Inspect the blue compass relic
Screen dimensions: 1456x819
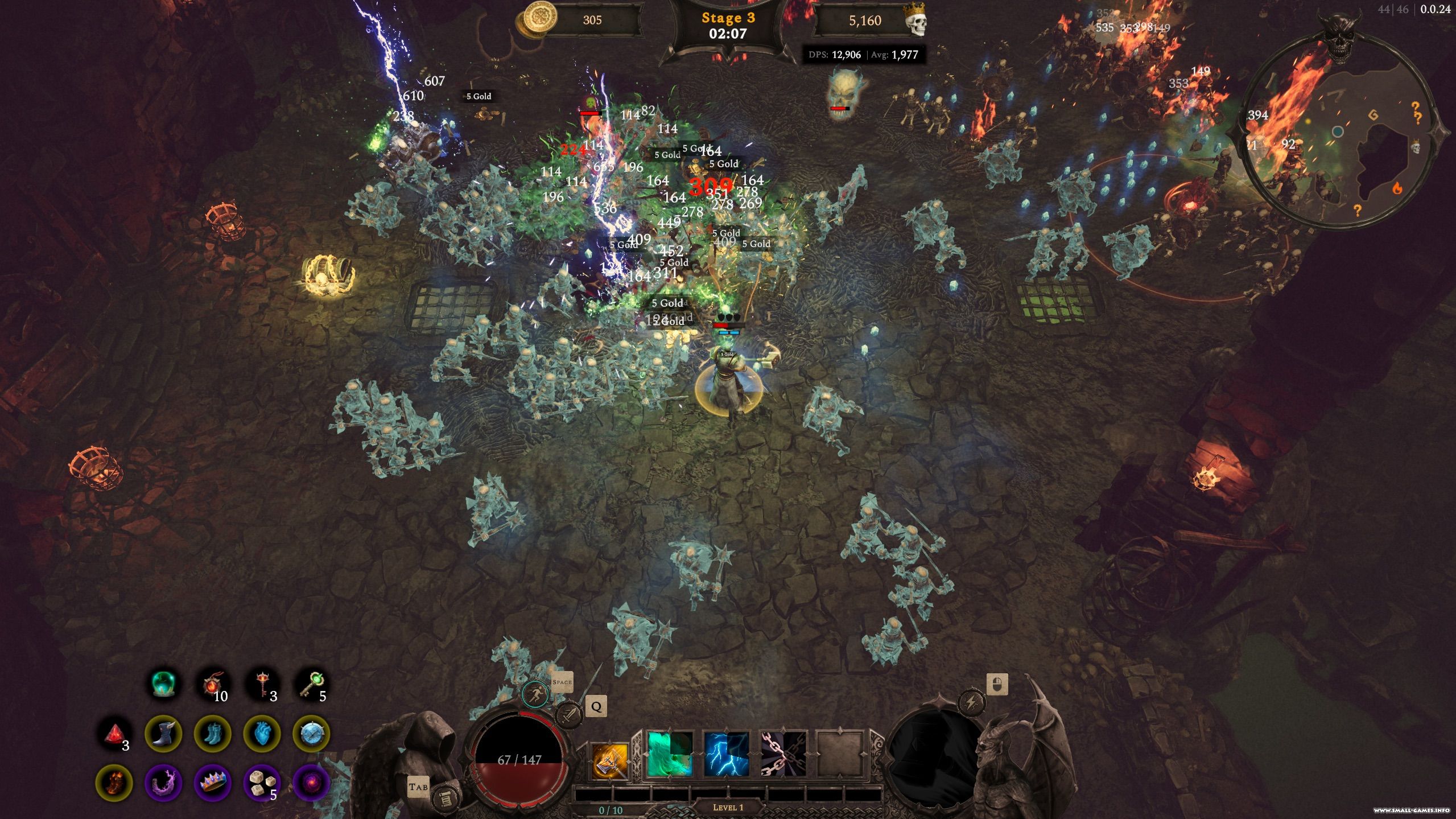pyautogui.click(x=311, y=734)
